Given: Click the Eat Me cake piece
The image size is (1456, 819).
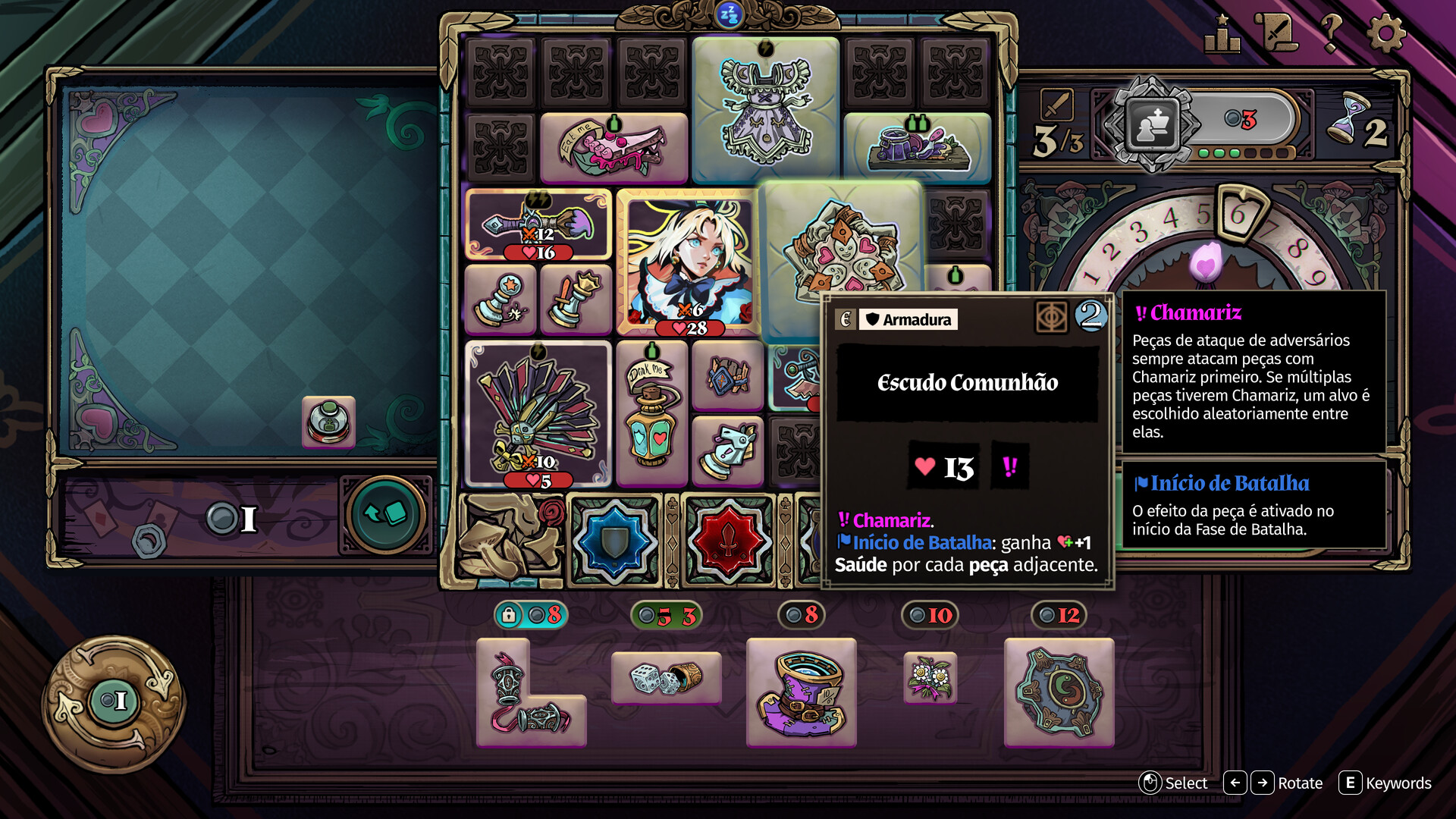Looking at the screenshot, I should (x=613, y=147).
